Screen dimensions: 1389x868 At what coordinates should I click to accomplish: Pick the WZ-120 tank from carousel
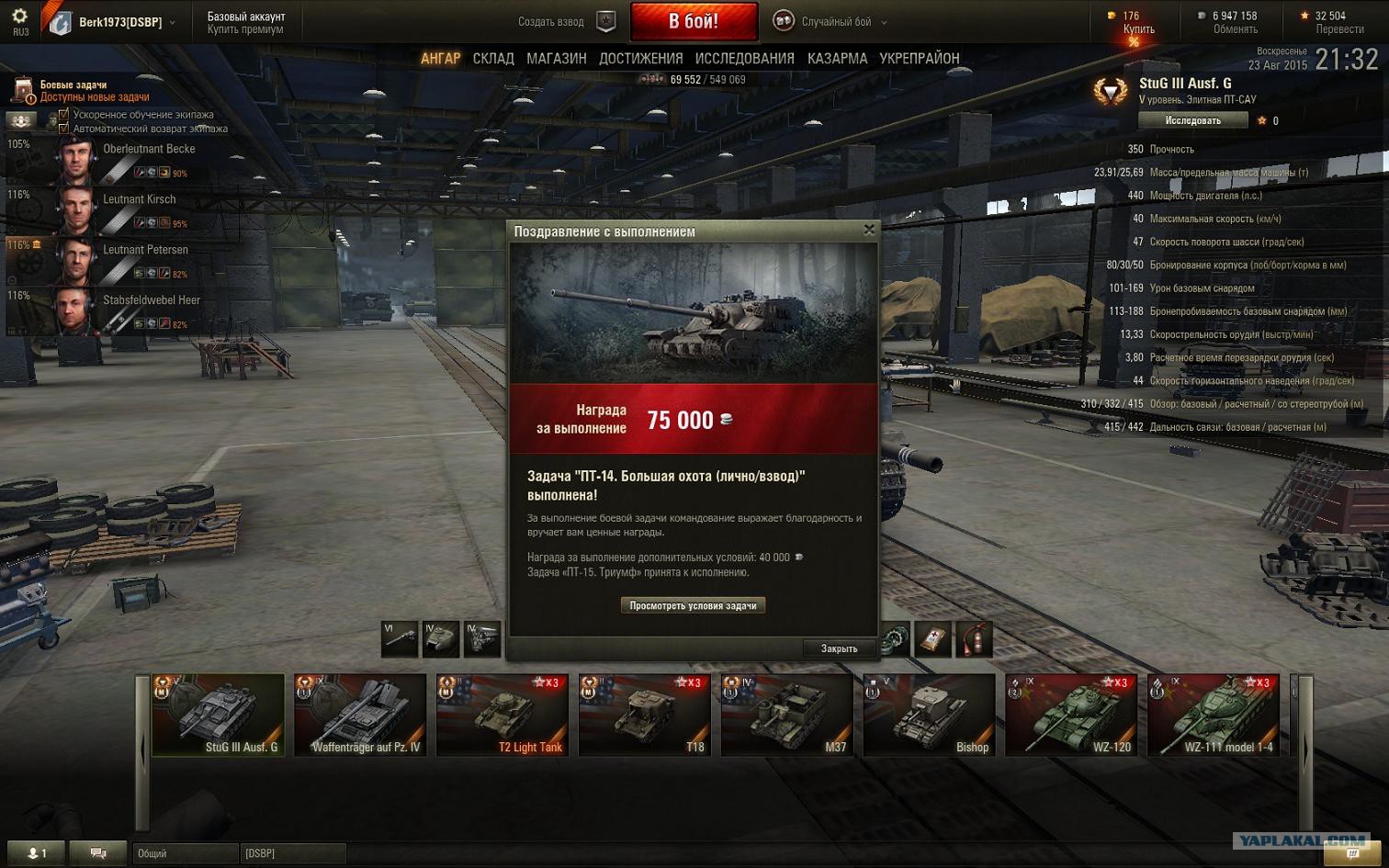(x=1071, y=715)
